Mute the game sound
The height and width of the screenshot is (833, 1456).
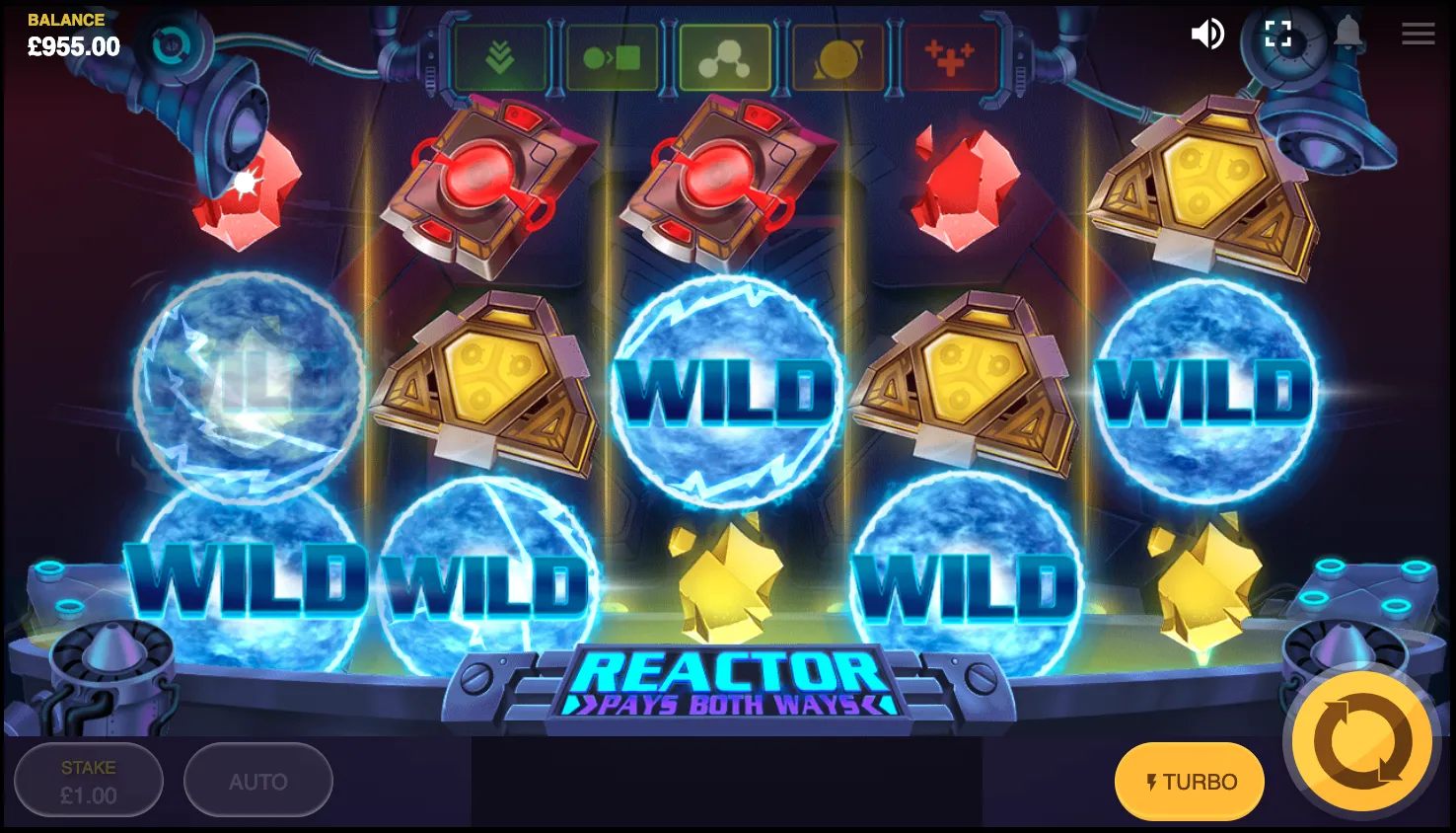[1207, 33]
